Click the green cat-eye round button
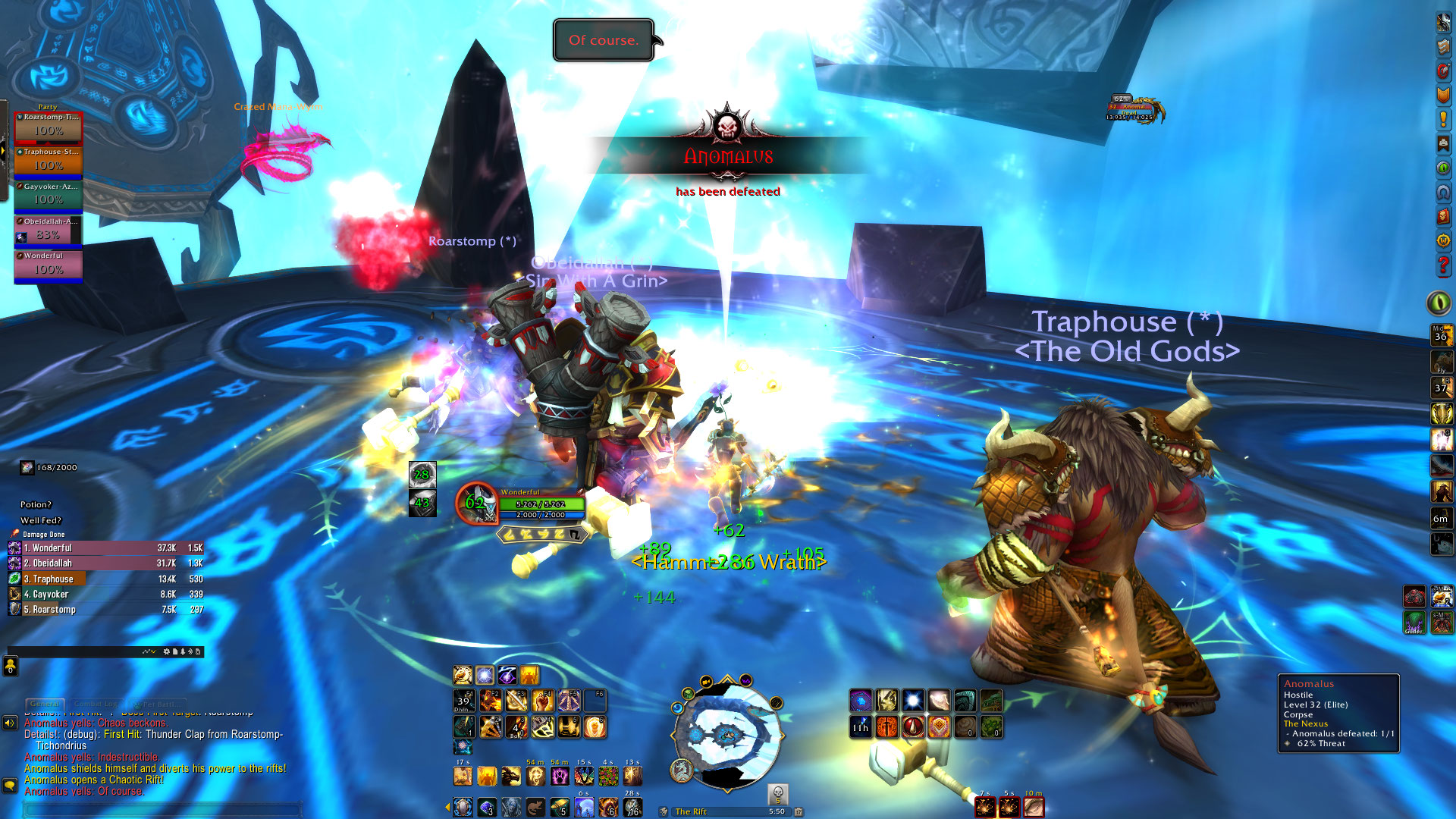Screen dimensions: 1456x819 pyautogui.click(x=1439, y=303)
